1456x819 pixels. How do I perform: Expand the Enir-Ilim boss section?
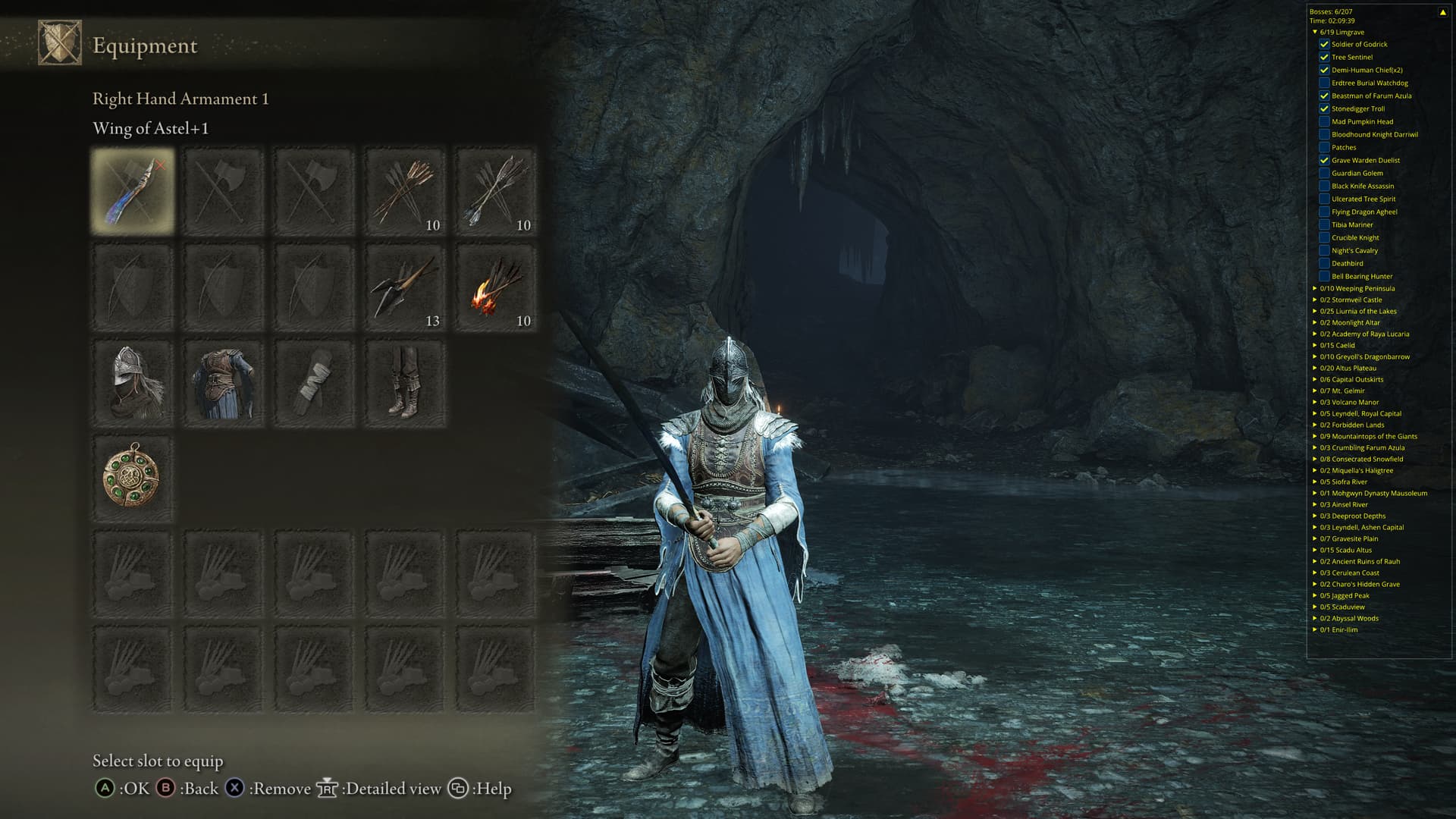click(x=1315, y=629)
